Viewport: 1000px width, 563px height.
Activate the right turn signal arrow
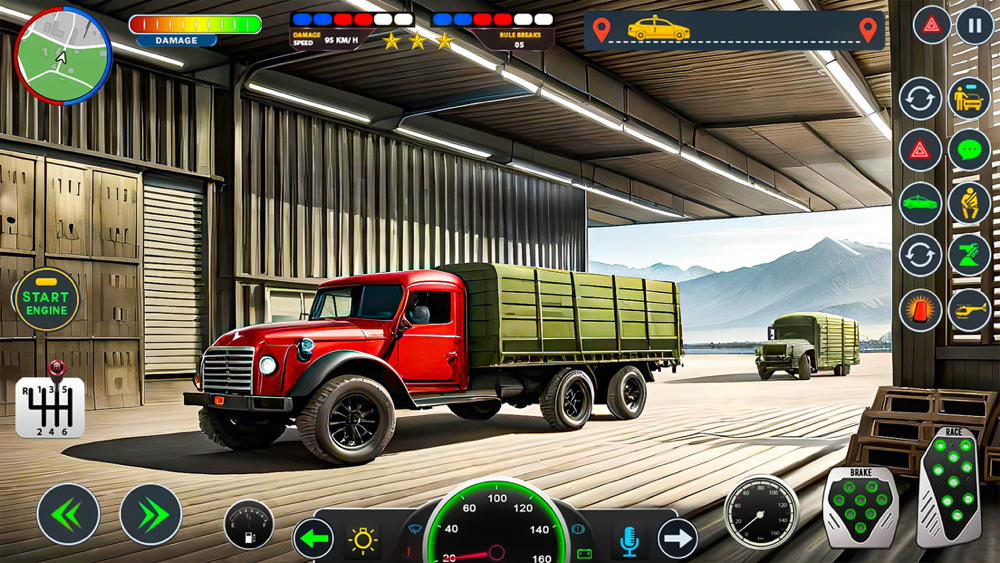coord(677,540)
